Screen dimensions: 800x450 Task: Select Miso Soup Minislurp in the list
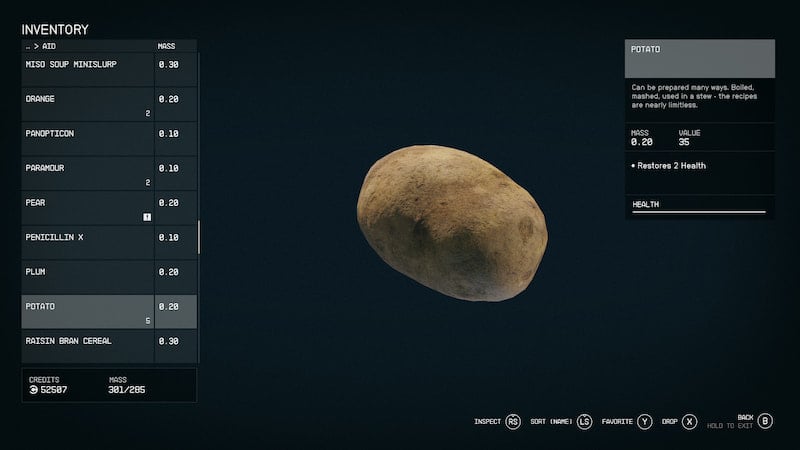coord(88,65)
